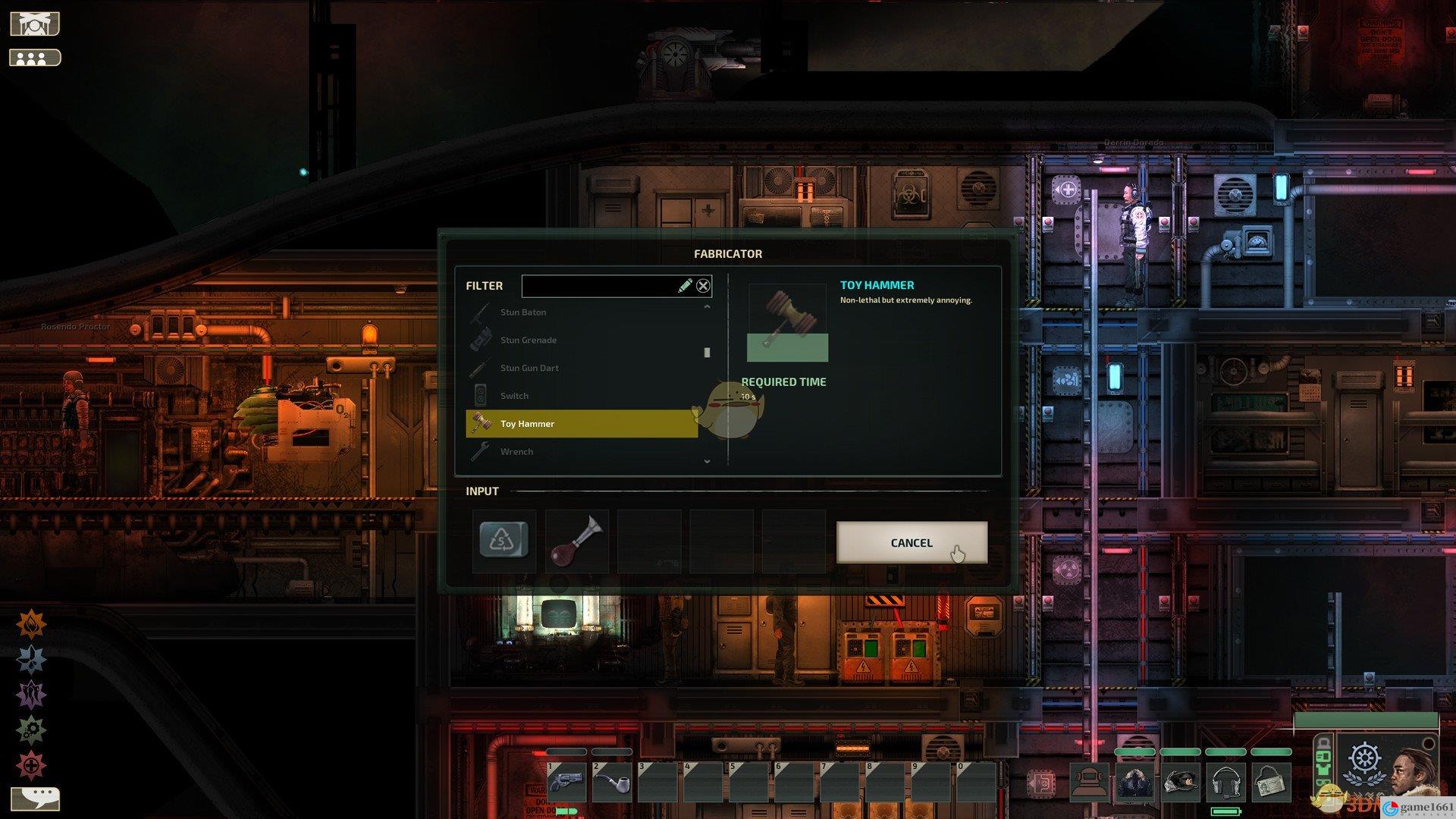Click the headset equipment slot
This screenshot has height=819, width=1456.
pyautogui.click(x=1225, y=782)
